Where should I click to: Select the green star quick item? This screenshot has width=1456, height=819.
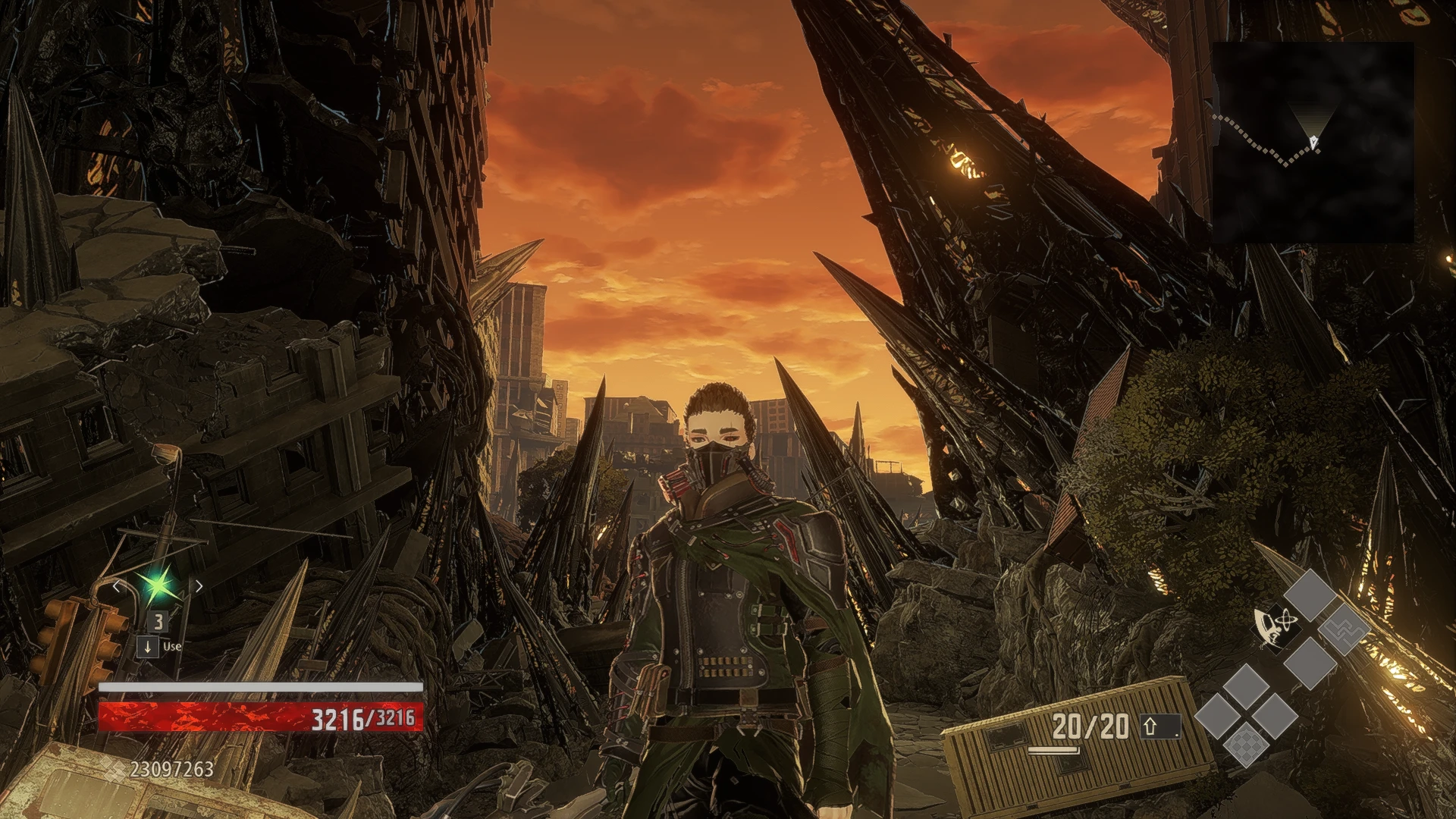click(x=158, y=585)
